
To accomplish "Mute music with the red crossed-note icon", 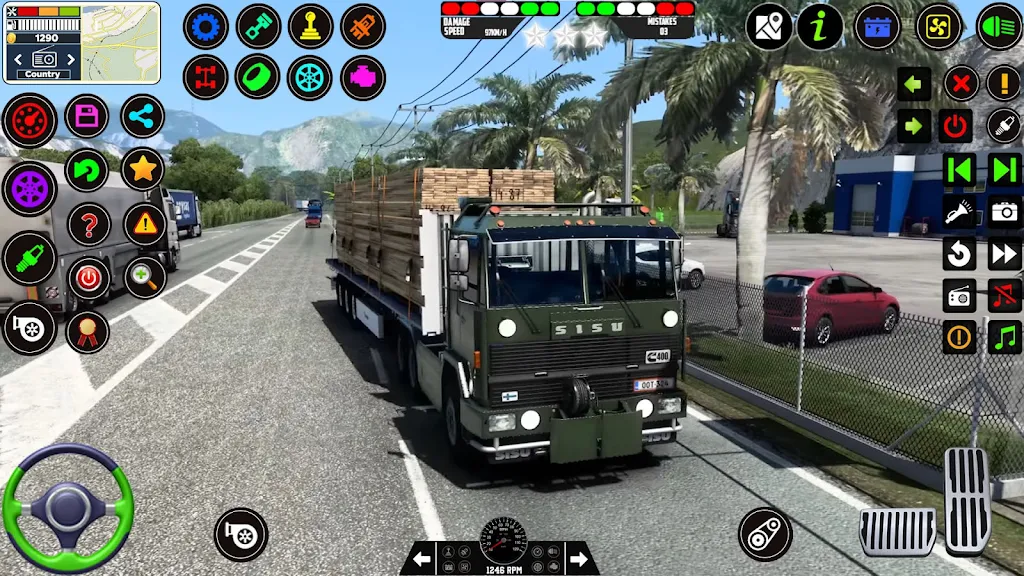I will point(1004,295).
